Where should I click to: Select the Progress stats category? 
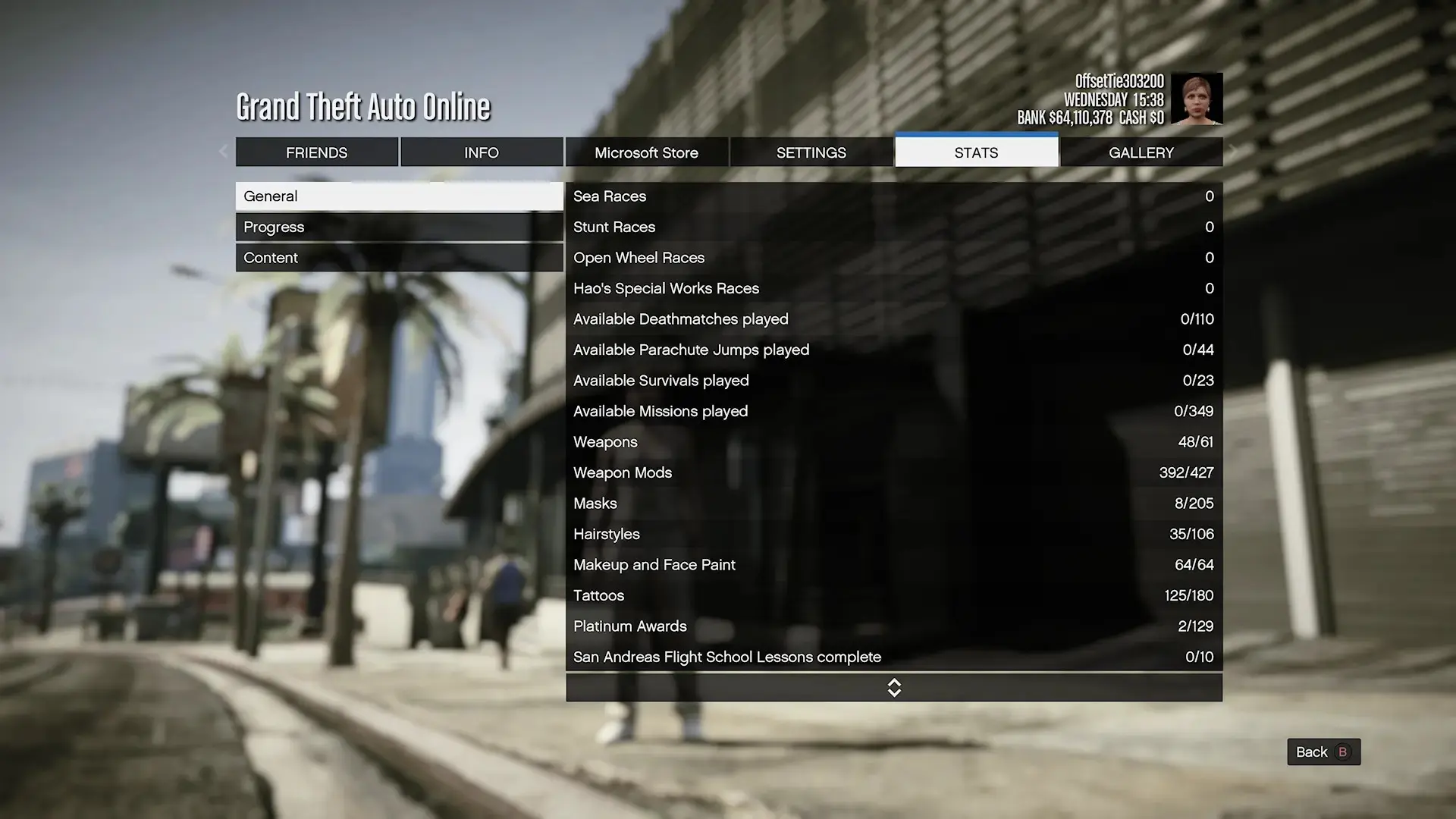(x=398, y=226)
